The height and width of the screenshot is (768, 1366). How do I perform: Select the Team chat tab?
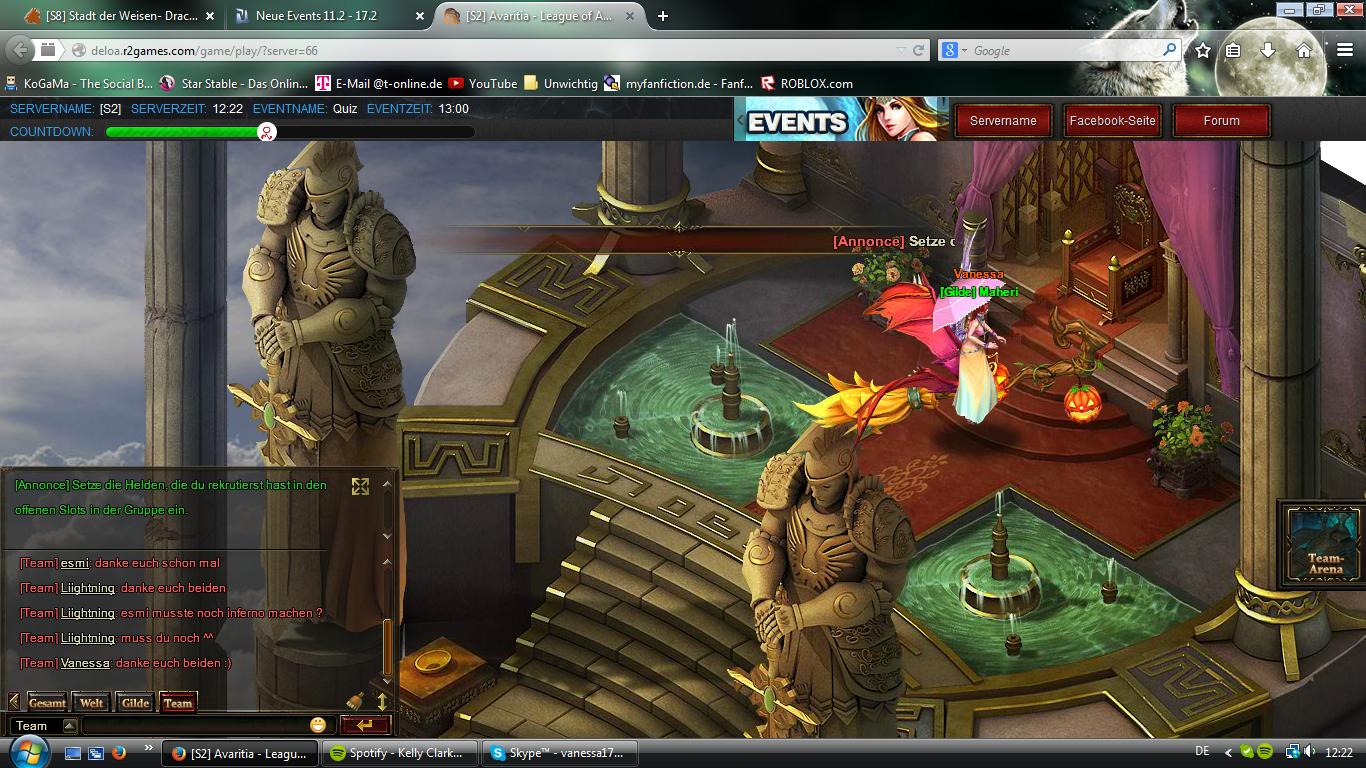(178, 703)
